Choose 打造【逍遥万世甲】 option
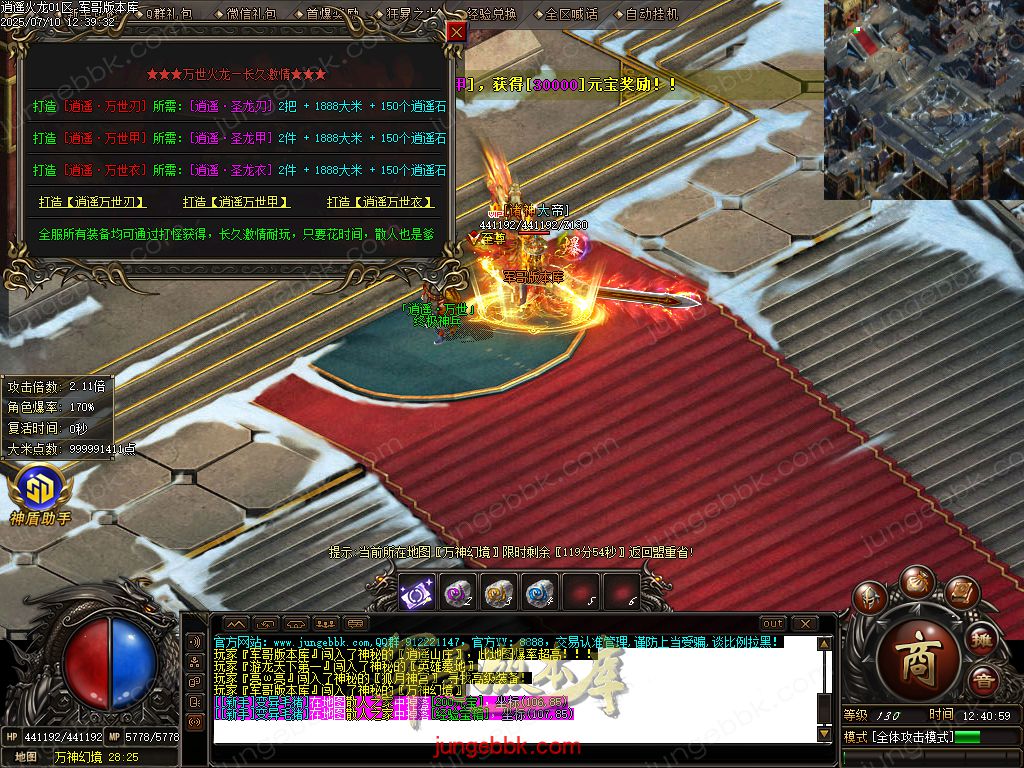This screenshot has width=1024, height=768. (x=236, y=202)
